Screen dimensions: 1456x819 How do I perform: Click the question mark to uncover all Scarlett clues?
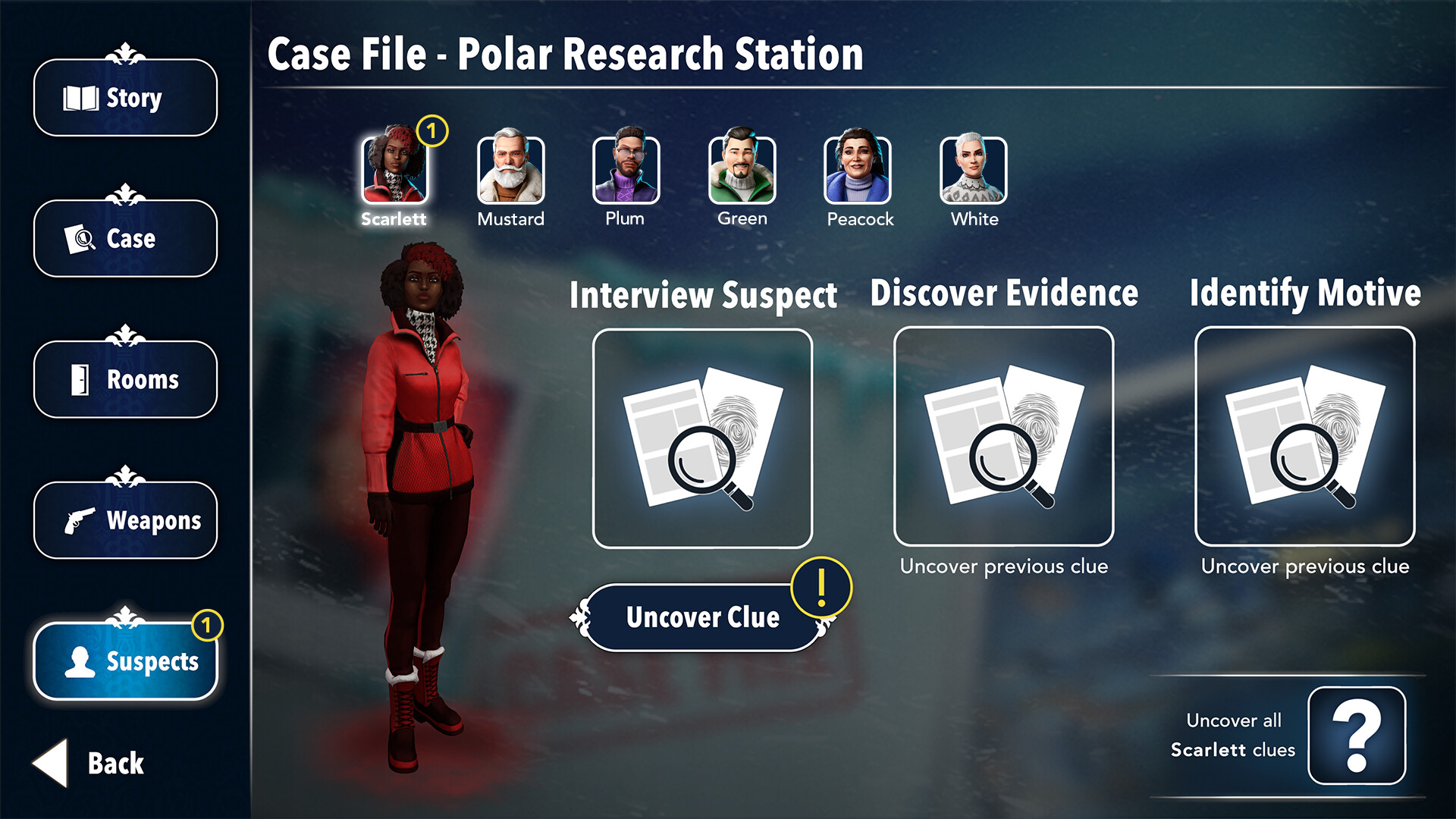point(1358,736)
